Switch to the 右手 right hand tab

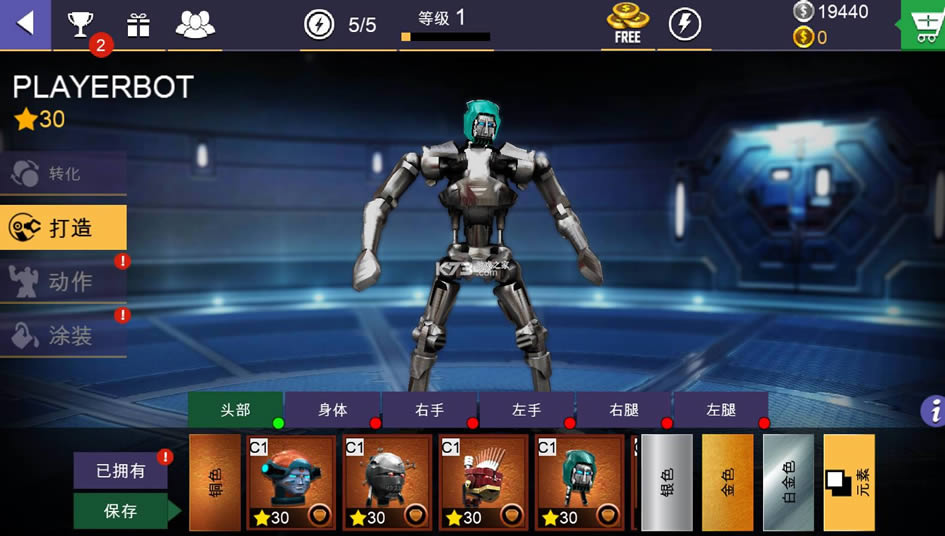(429, 410)
